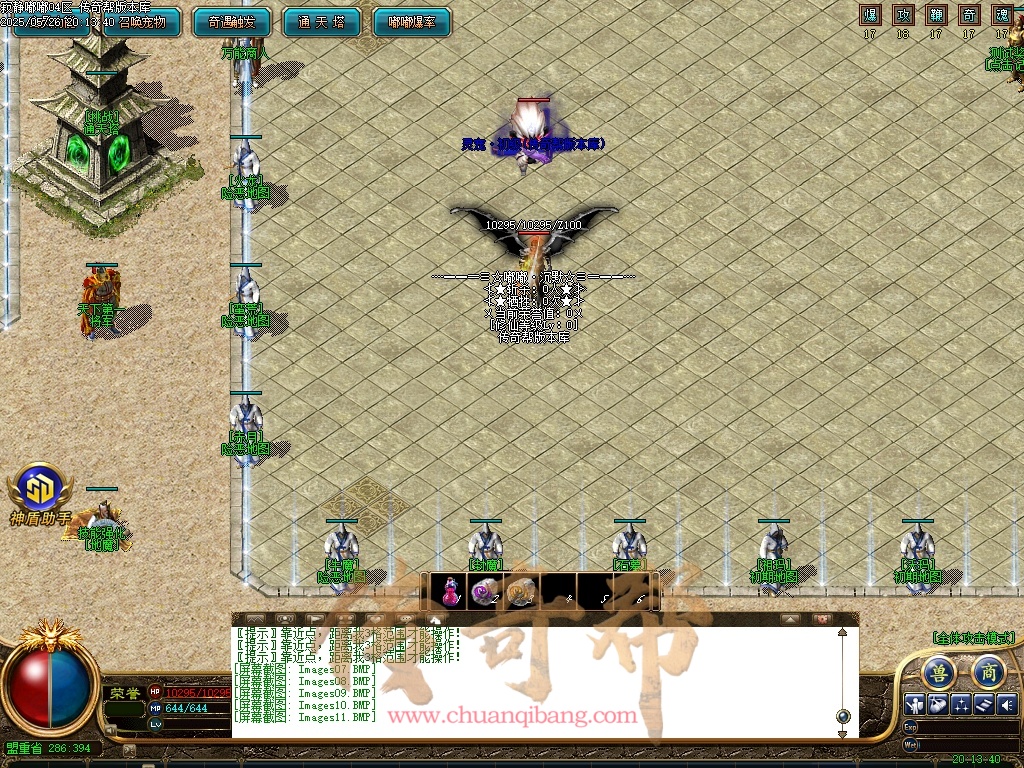
Task: Open the round 商 shop button
Action: [988, 672]
